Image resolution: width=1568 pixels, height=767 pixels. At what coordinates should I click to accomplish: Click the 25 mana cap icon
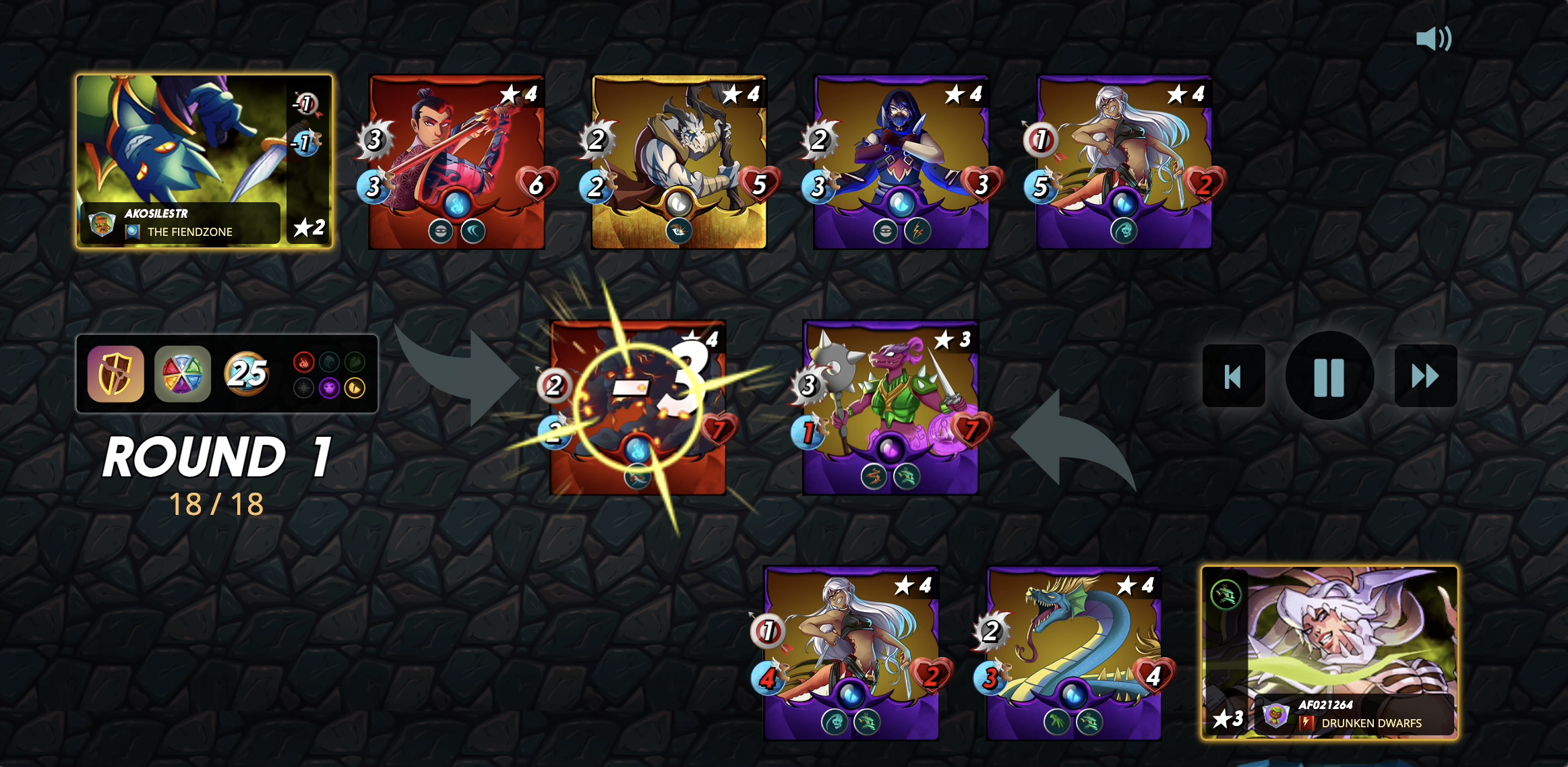point(247,373)
